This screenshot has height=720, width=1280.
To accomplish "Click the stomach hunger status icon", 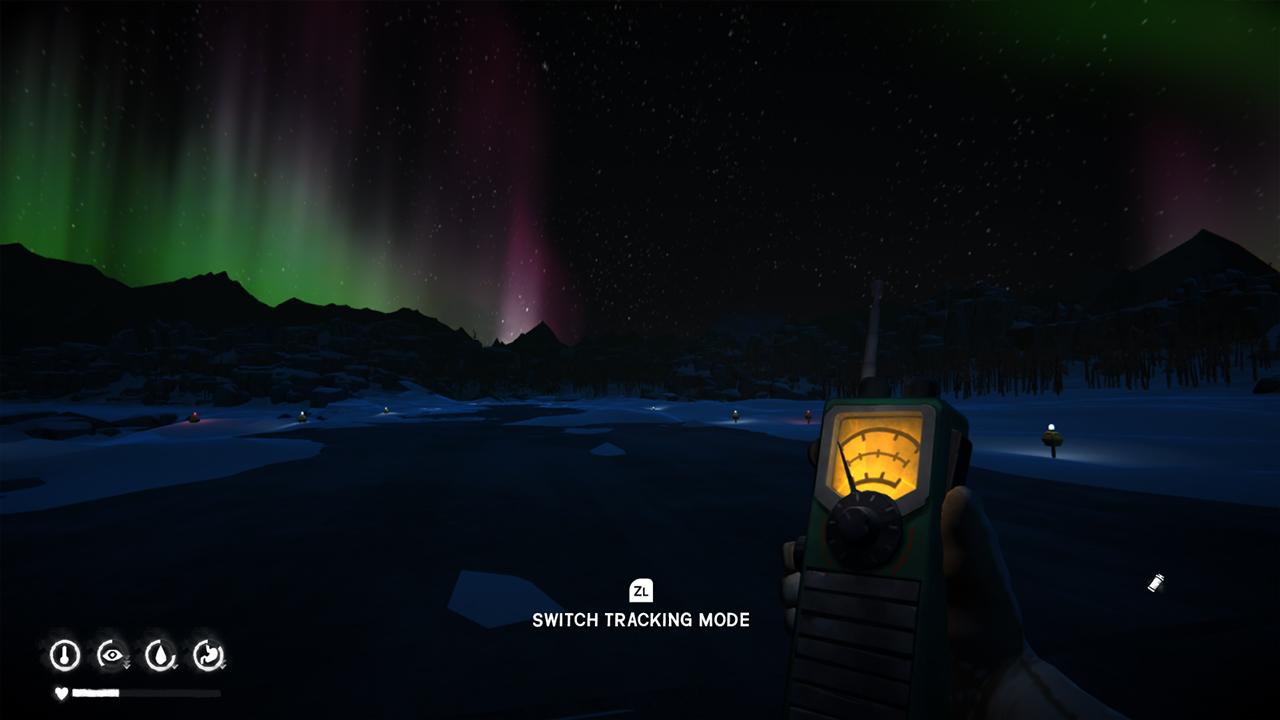I will (x=208, y=653).
